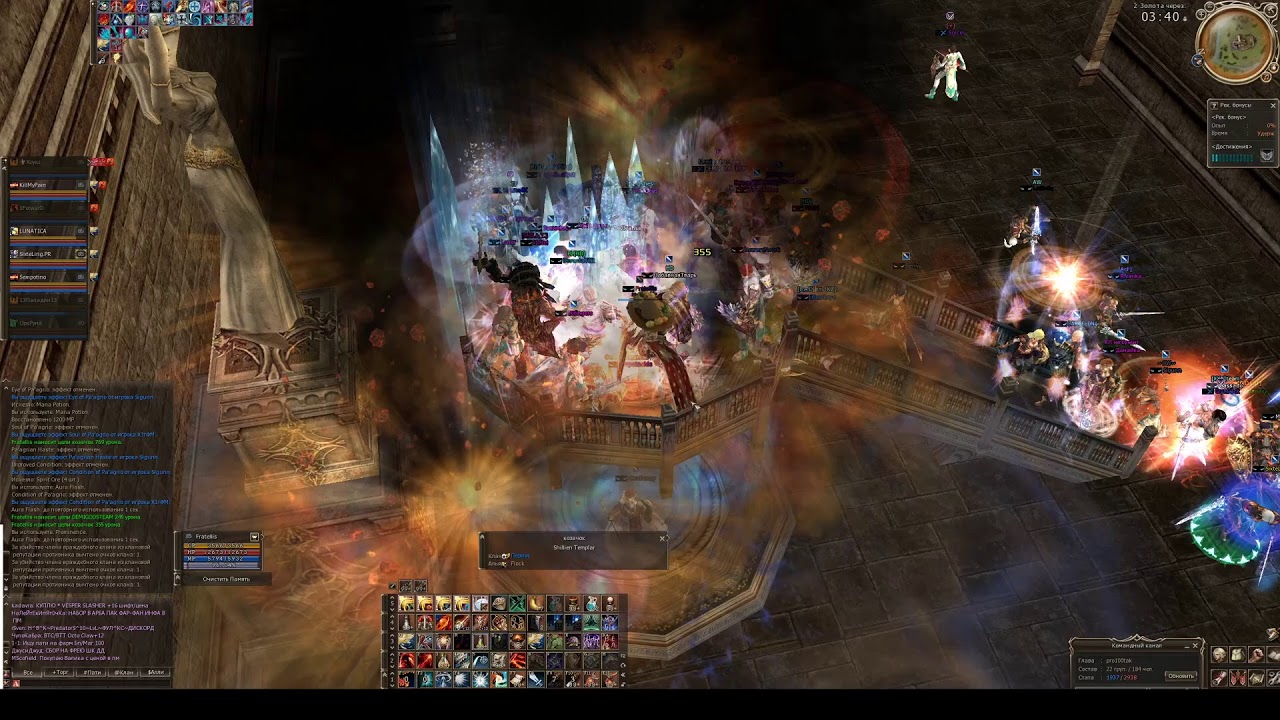Select the @Клан clan chat tab
This screenshot has width=1280, height=720.
point(124,673)
